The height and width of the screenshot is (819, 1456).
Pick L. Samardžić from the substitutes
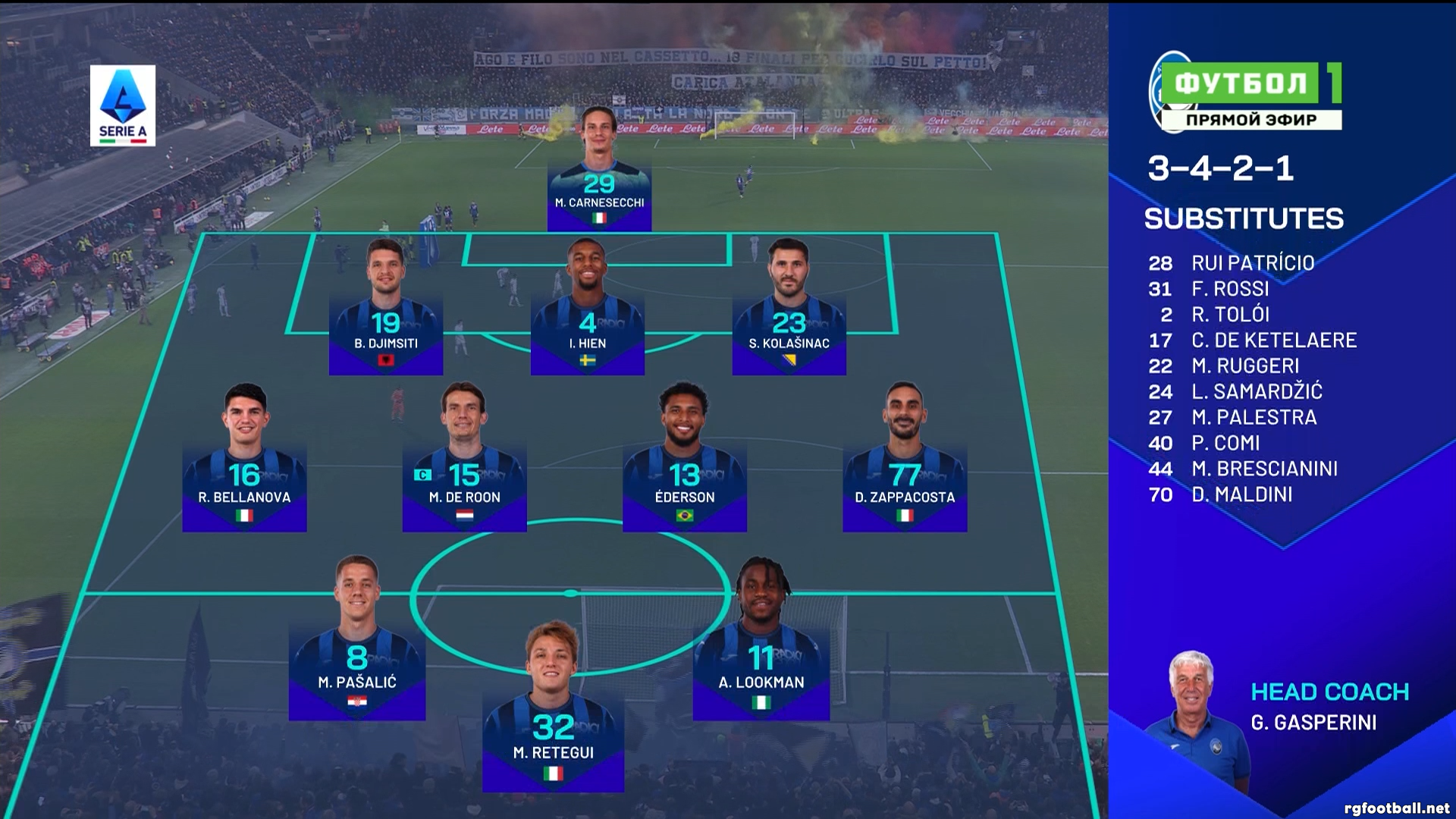1257,392
